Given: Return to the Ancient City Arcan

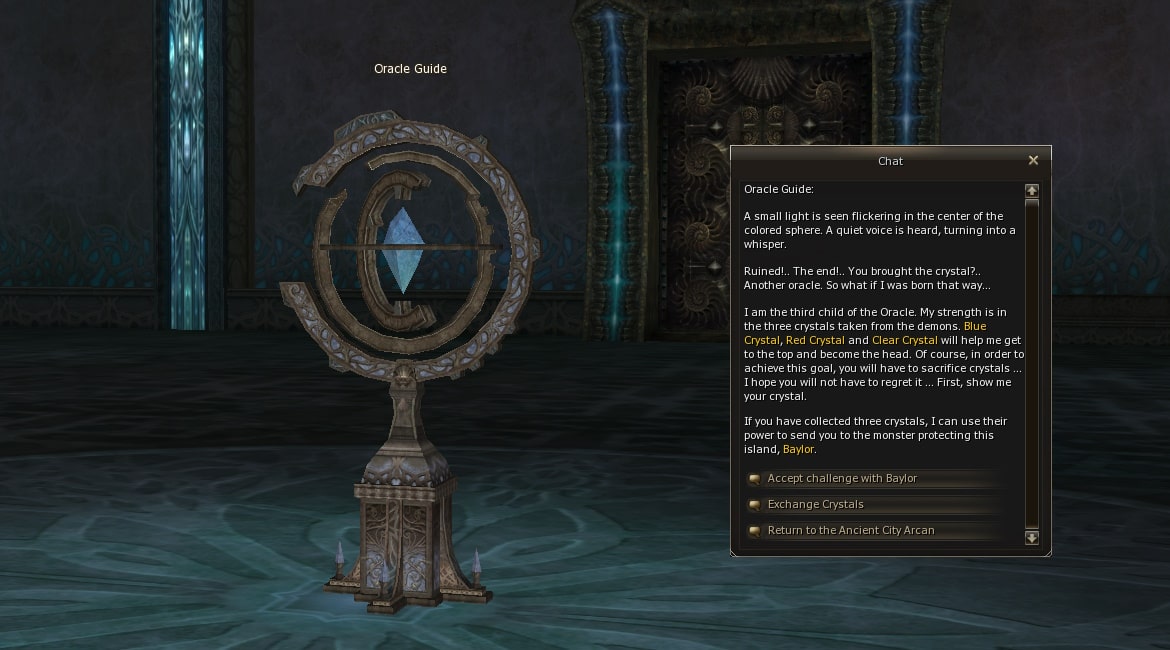Looking at the screenshot, I should [x=850, y=531].
